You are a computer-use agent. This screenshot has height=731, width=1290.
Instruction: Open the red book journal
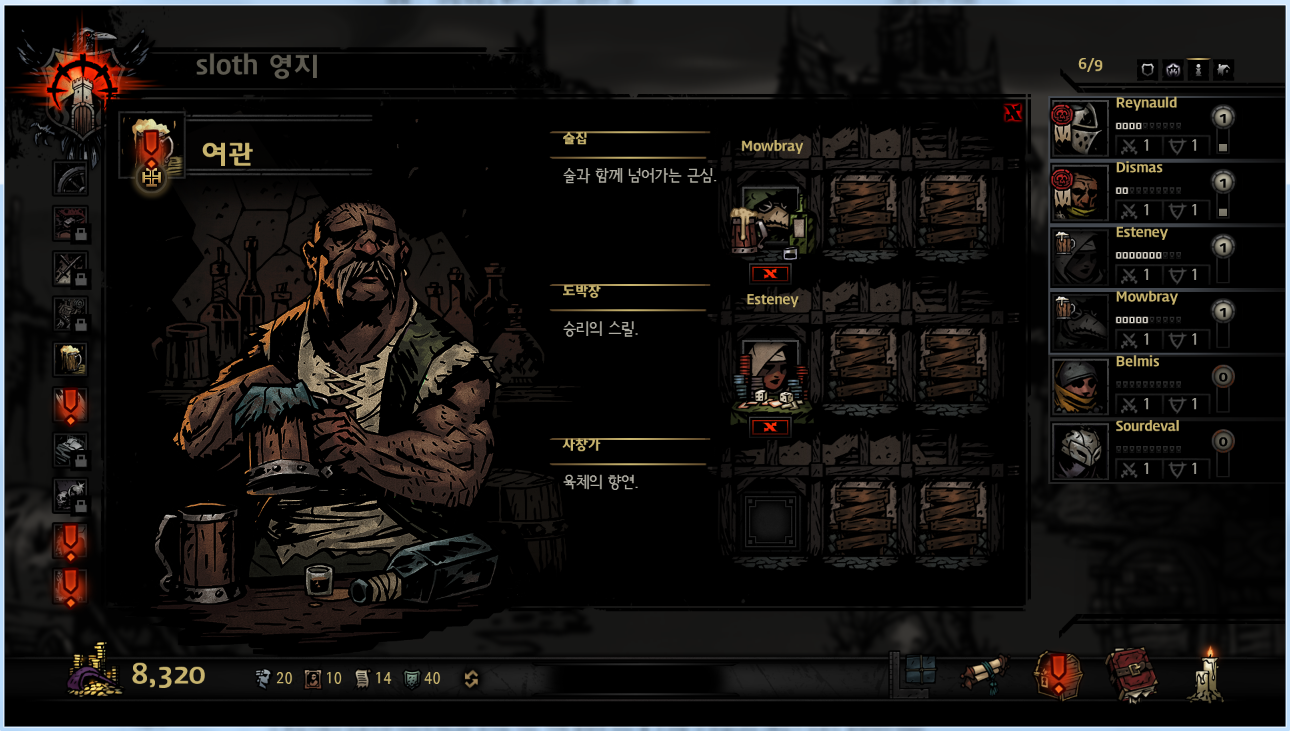[x=1129, y=675]
